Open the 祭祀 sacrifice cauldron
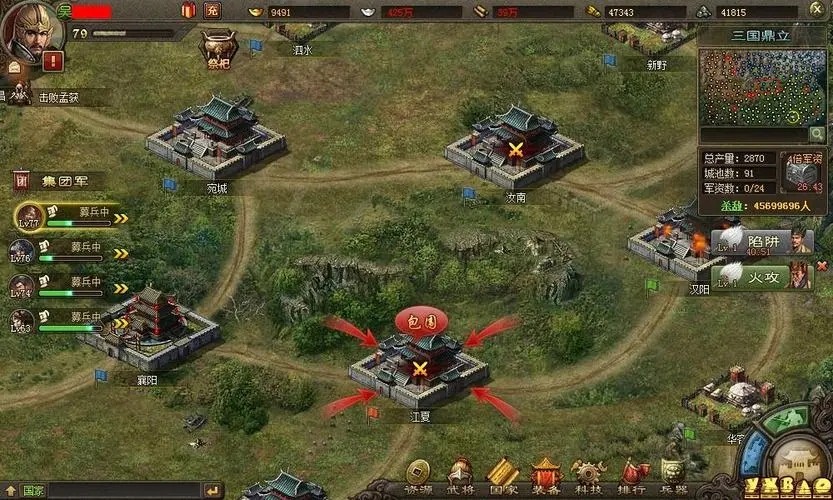The width and height of the screenshot is (833, 500). pyautogui.click(x=214, y=46)
